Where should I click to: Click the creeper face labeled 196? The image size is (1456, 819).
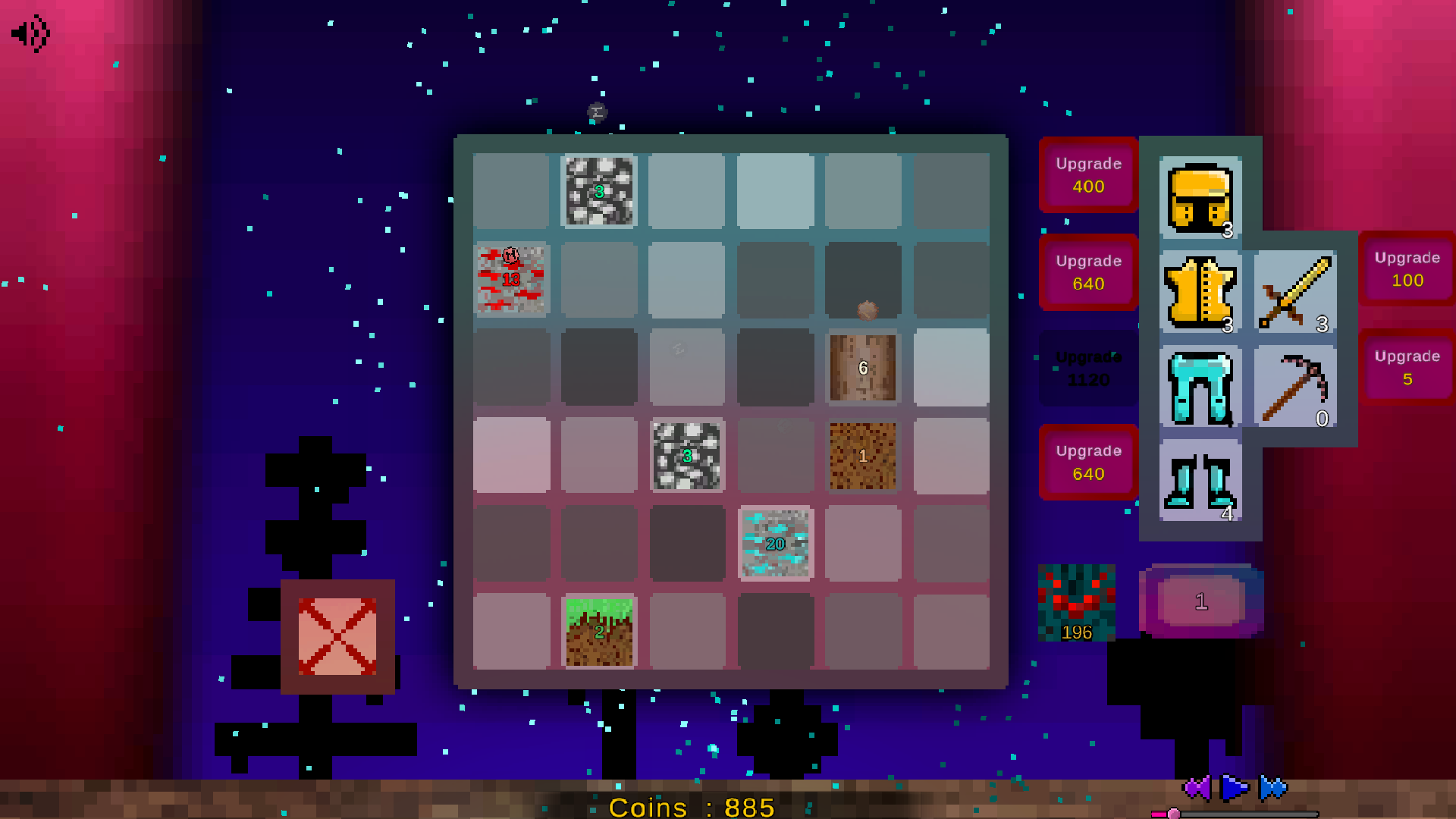click(1077, 603)
